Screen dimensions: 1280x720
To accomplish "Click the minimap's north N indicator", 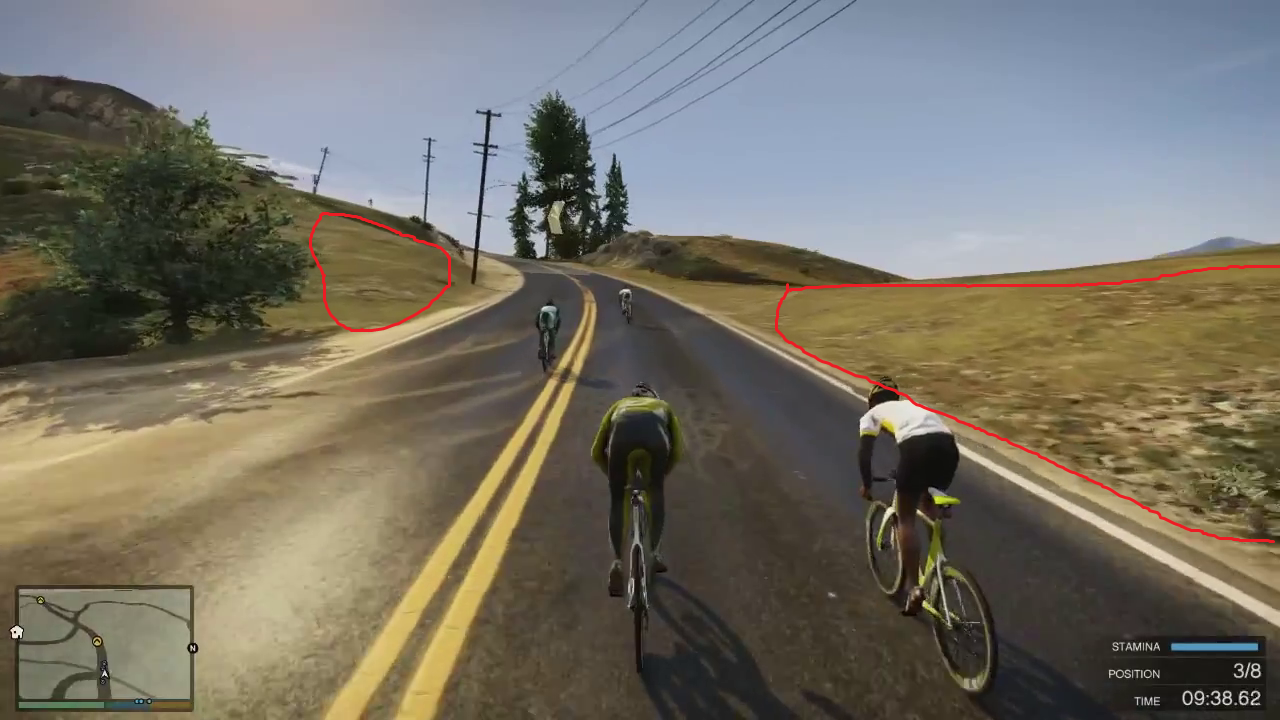I will click(192, 648).
